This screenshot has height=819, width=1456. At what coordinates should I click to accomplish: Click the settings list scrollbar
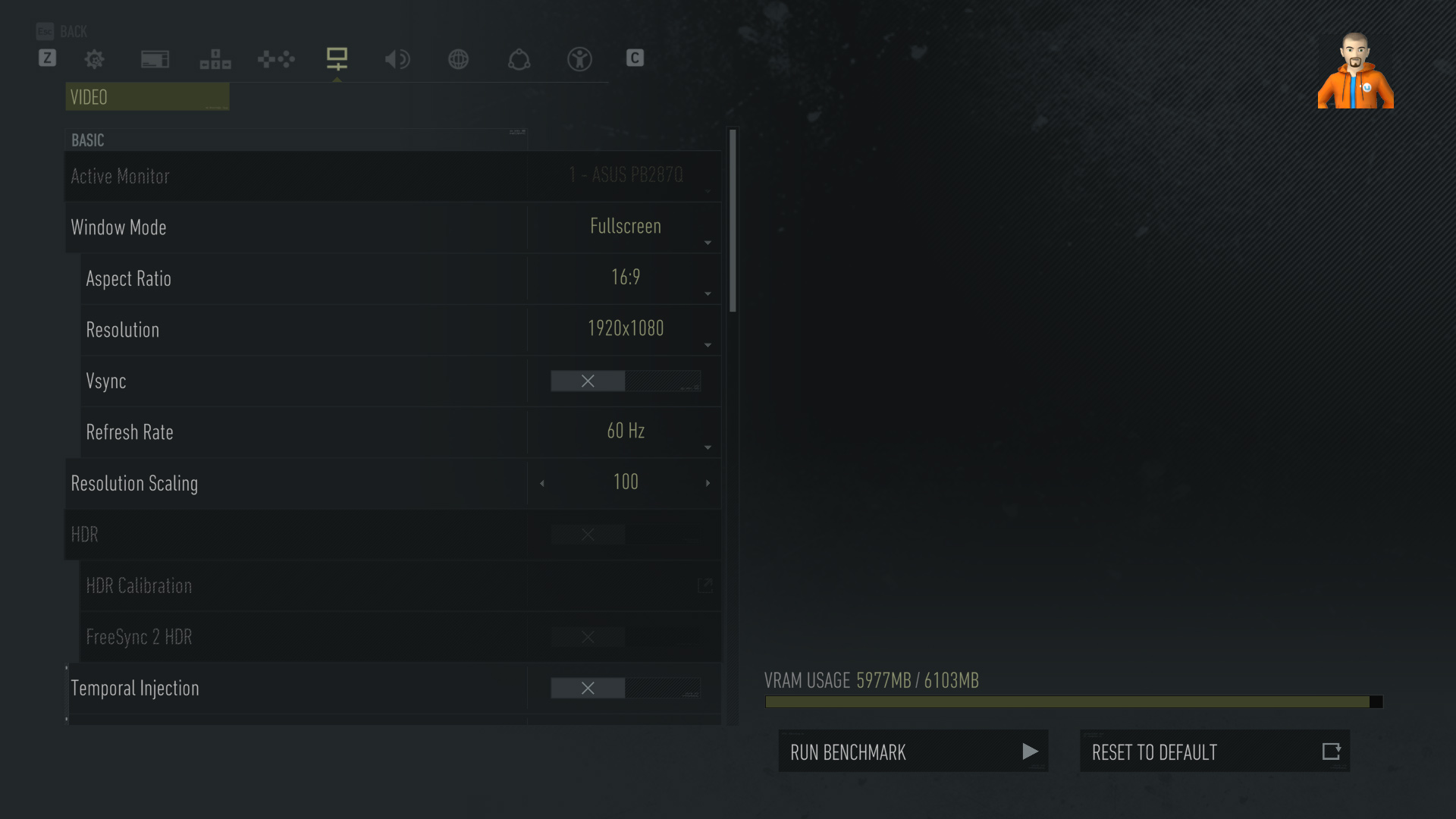click(733, 220)
